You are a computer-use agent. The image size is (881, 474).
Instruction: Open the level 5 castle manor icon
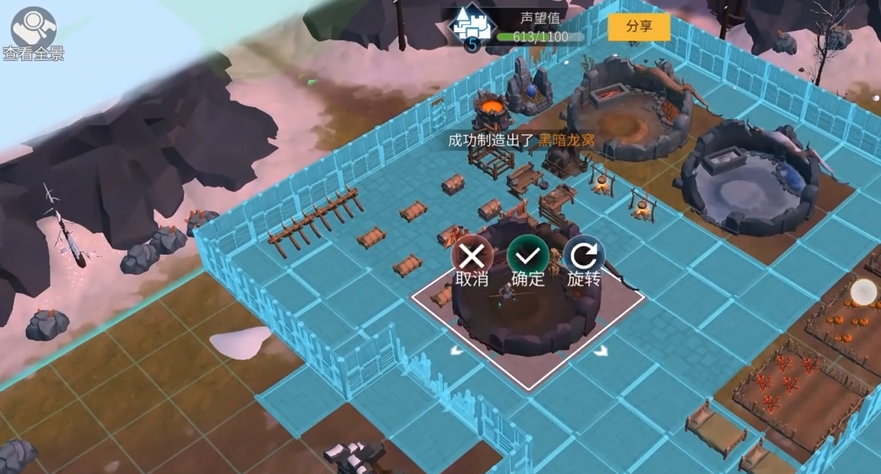click(x=473, y=27)
